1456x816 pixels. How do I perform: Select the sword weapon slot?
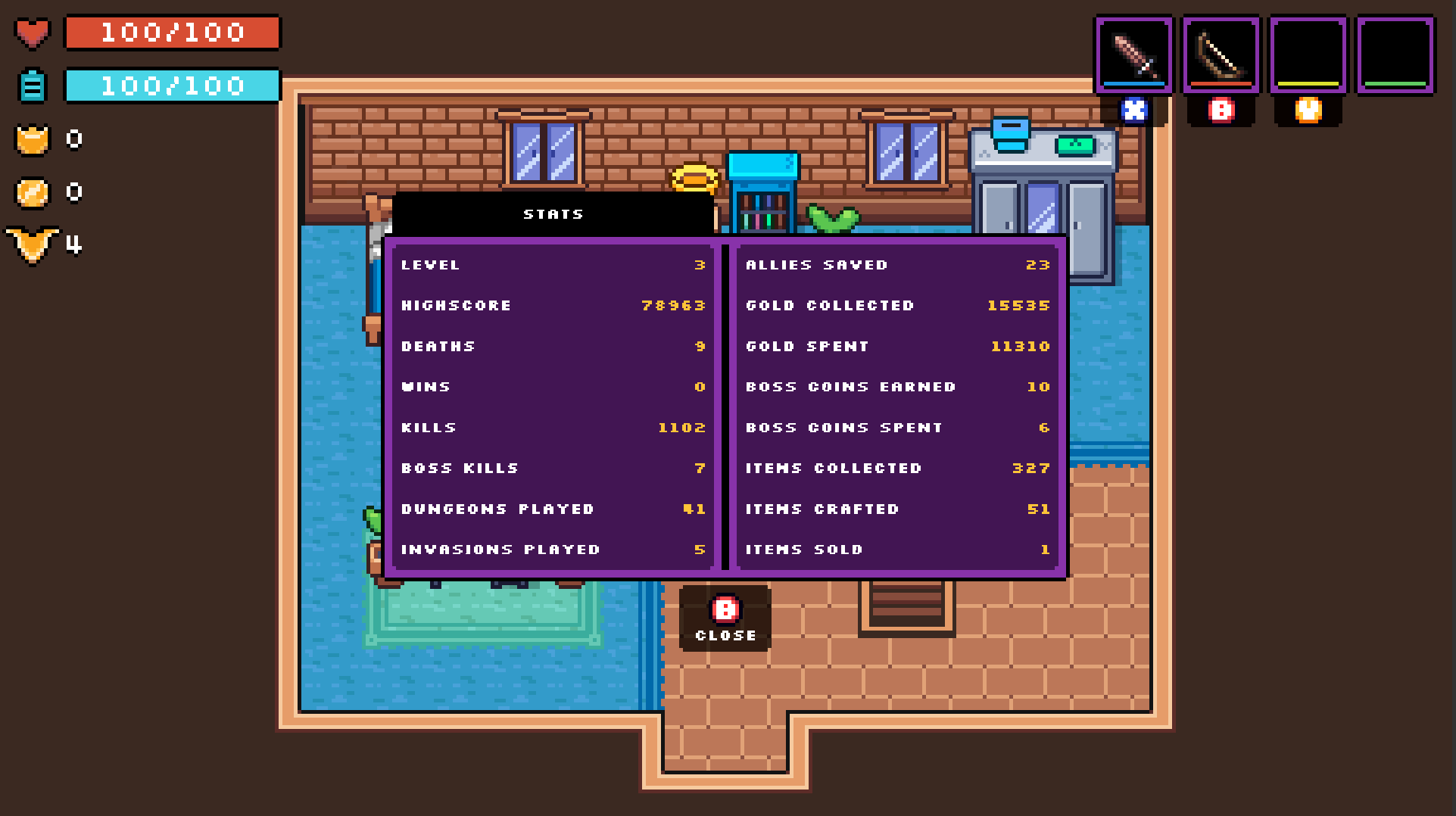(1133, 55)
